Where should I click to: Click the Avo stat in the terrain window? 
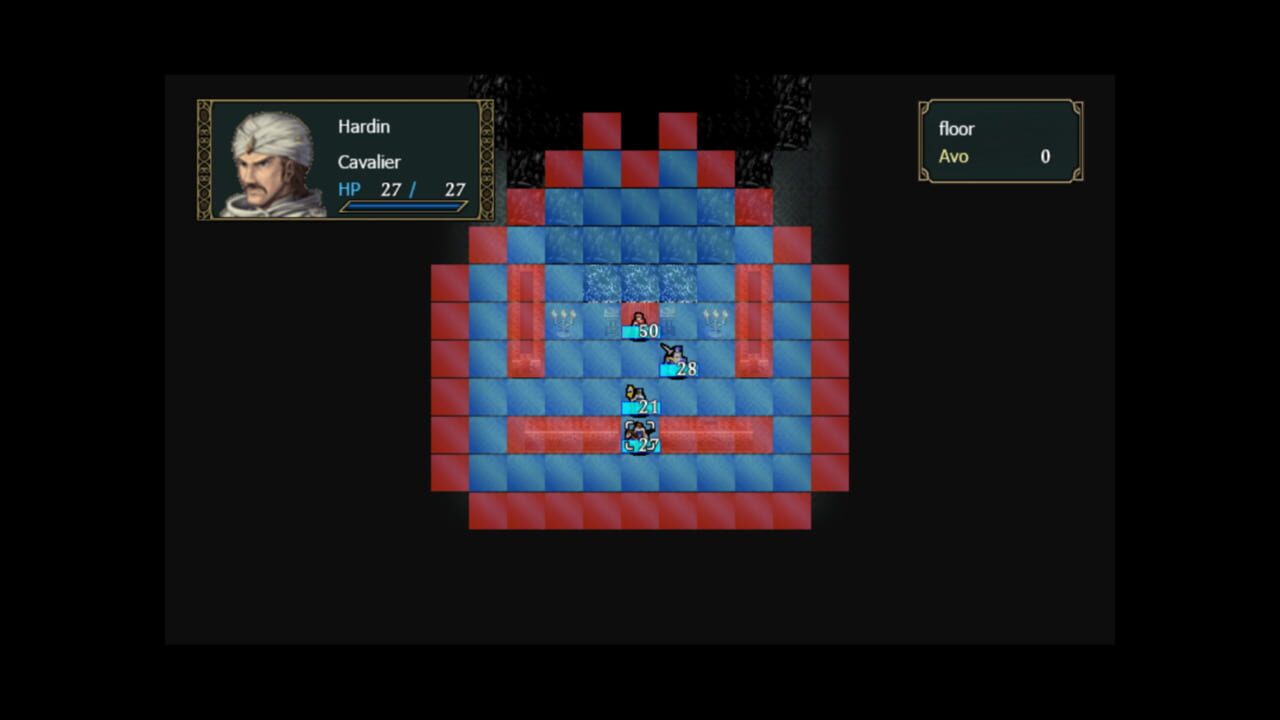[950, 157]
